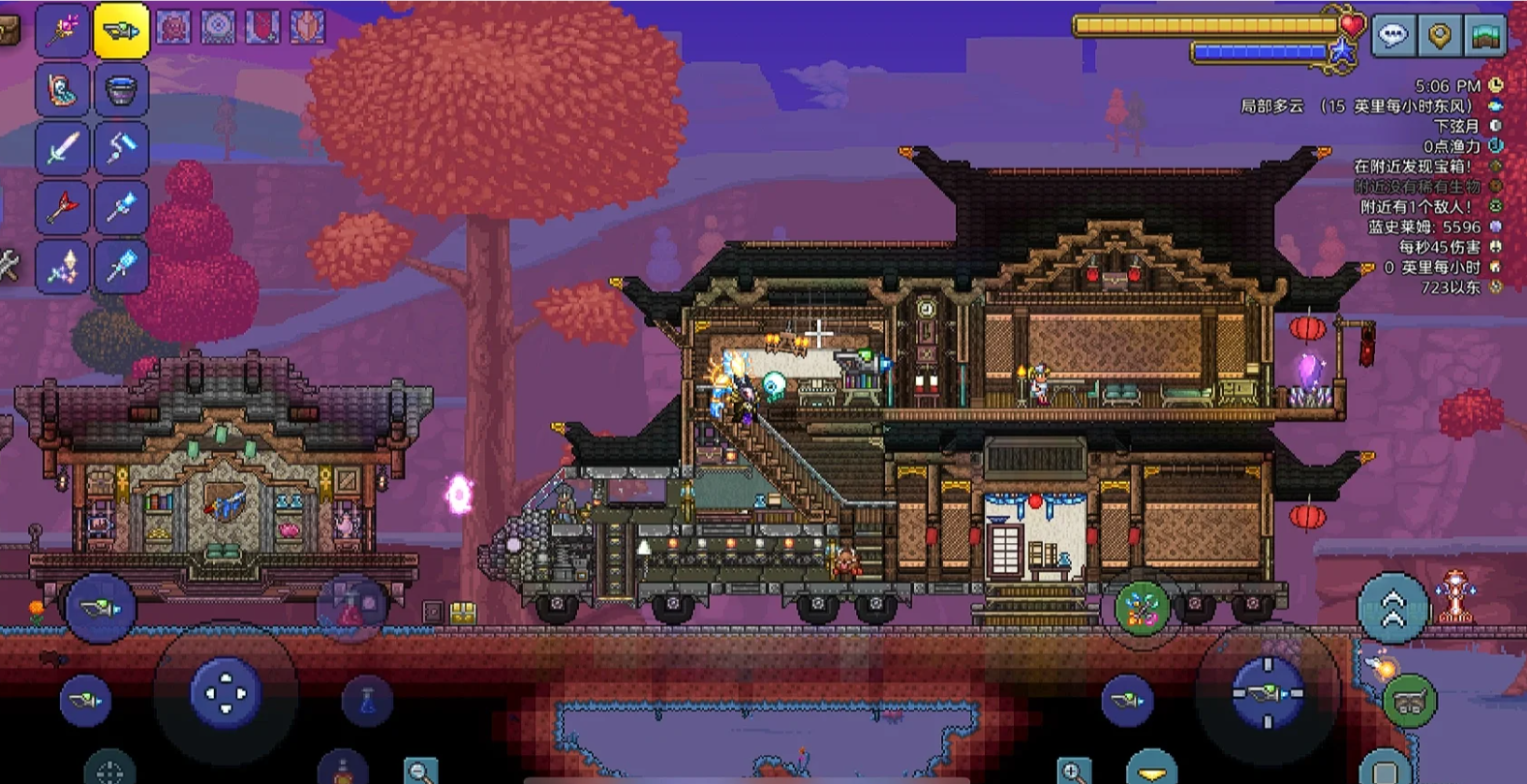Image resolution: width=1527 pixels, height=784 pixels.
Task: Choose the conch shell hotbar slot
Action: tap(64, 90)
